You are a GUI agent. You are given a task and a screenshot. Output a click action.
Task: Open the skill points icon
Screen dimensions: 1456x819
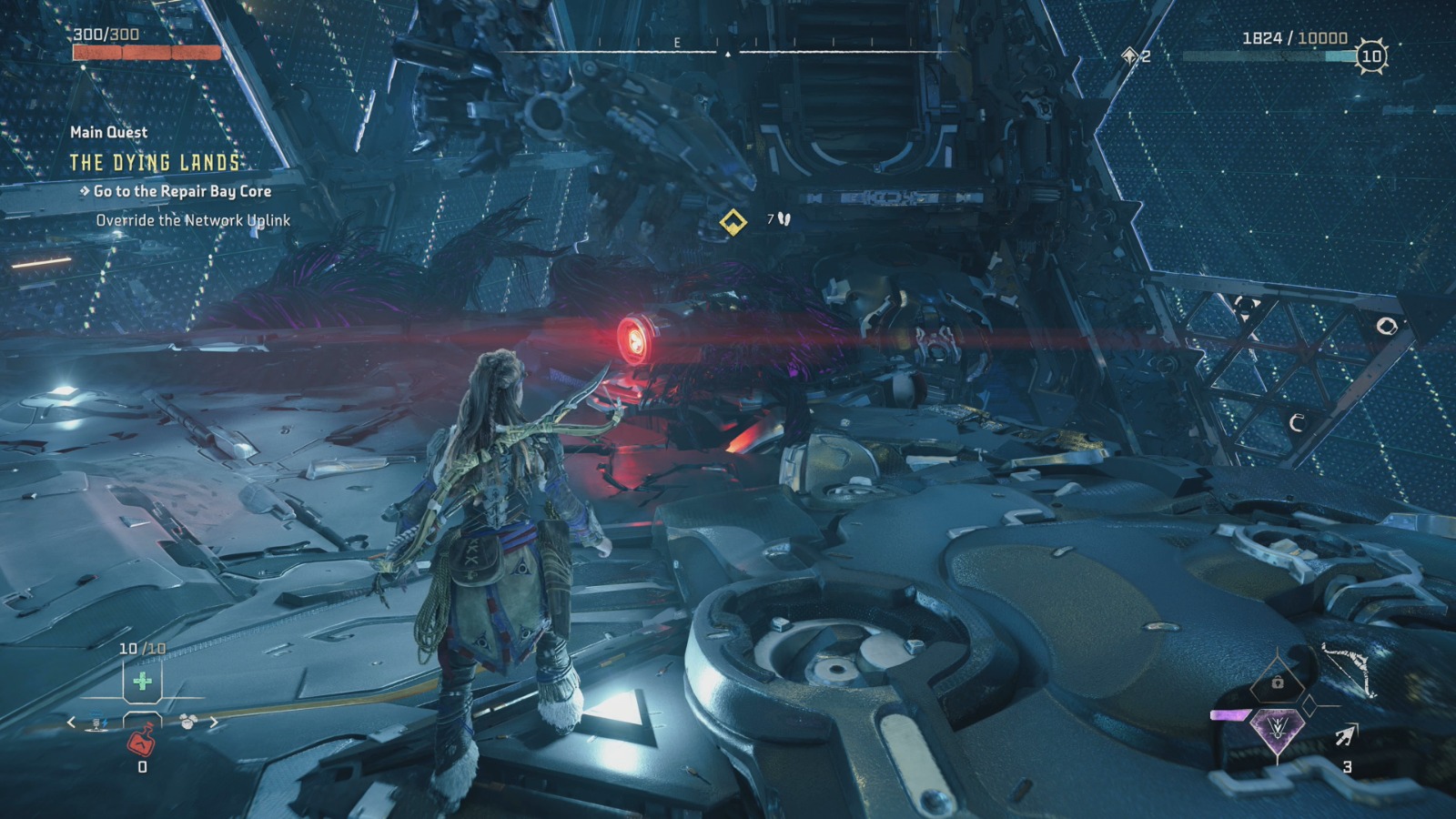(1131, 56)
